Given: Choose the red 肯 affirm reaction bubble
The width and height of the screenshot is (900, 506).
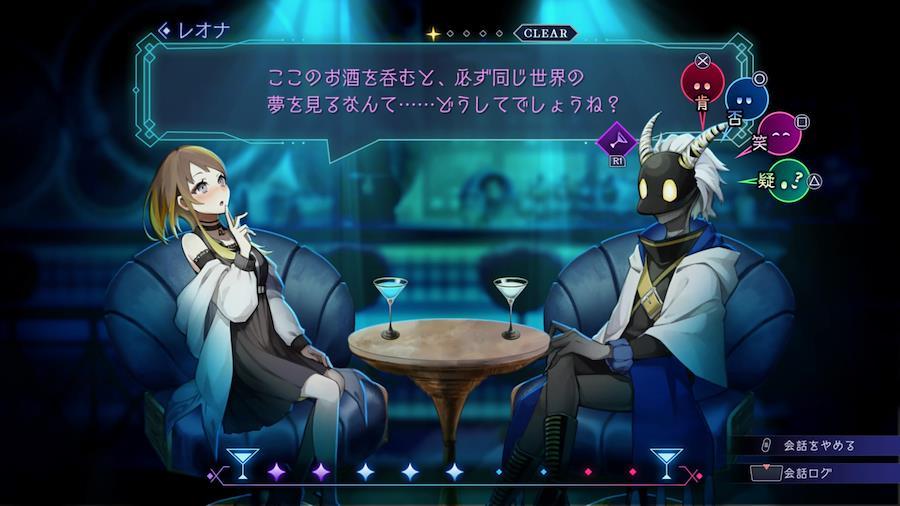Looking at the screenshot, I should click(x=702, y=86).
